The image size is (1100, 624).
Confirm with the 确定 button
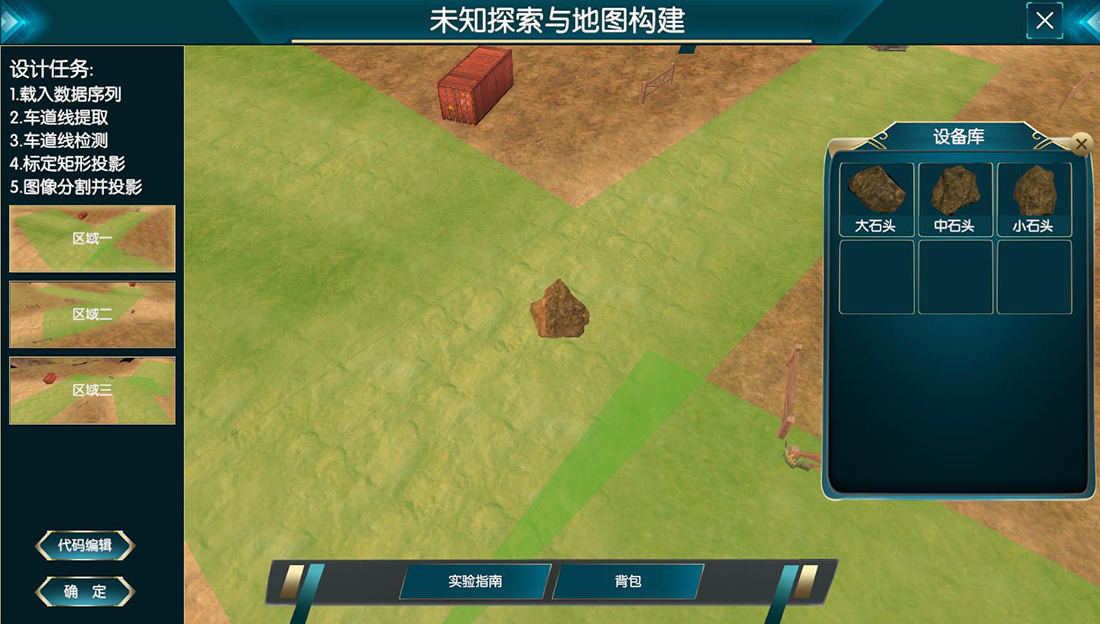click(85, 591)
